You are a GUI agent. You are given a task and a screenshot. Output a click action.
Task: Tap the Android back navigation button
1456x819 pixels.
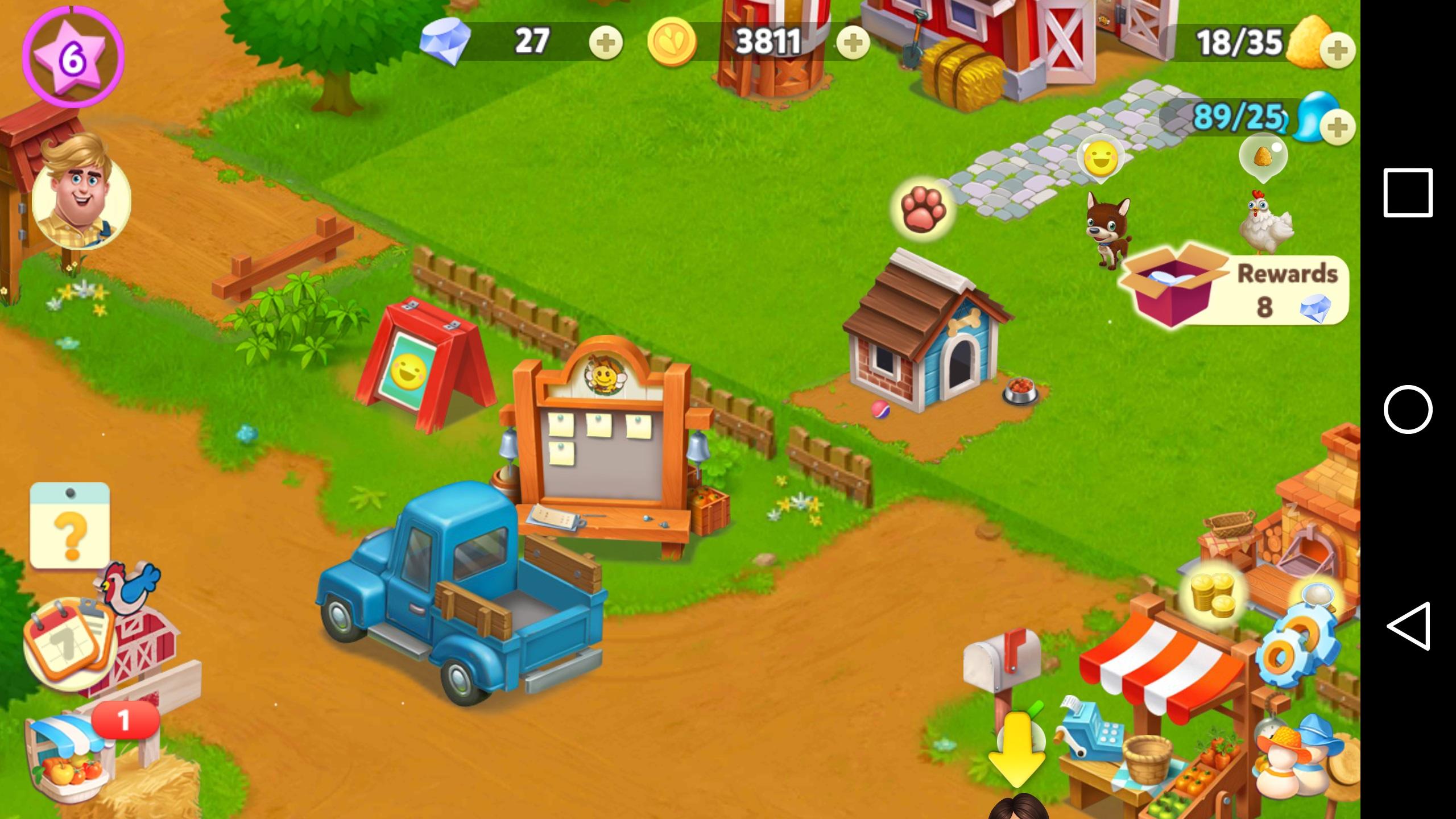click(1408, 626)
